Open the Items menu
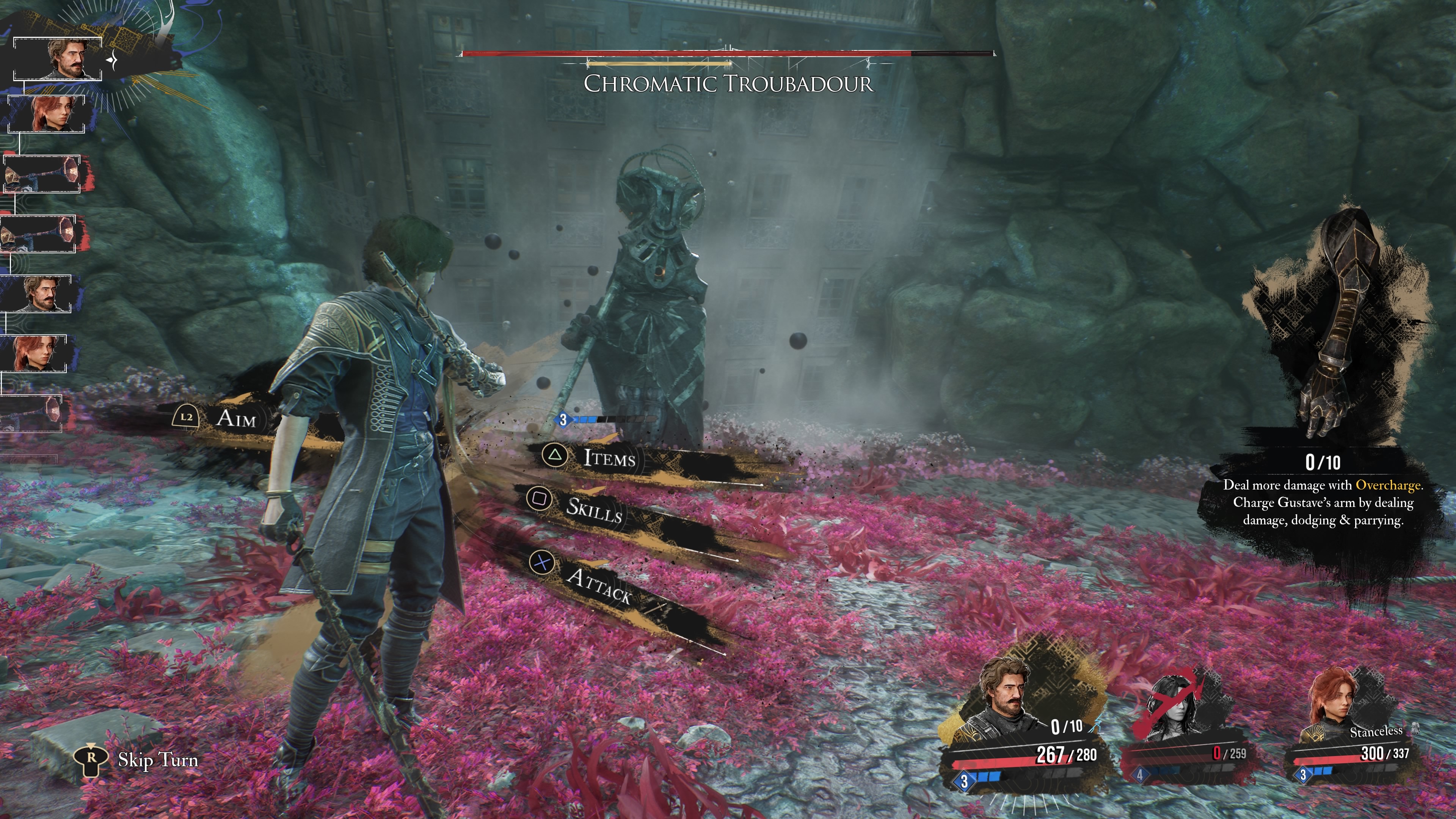This screenshot has width=1456, height=819. coord(609,457)
